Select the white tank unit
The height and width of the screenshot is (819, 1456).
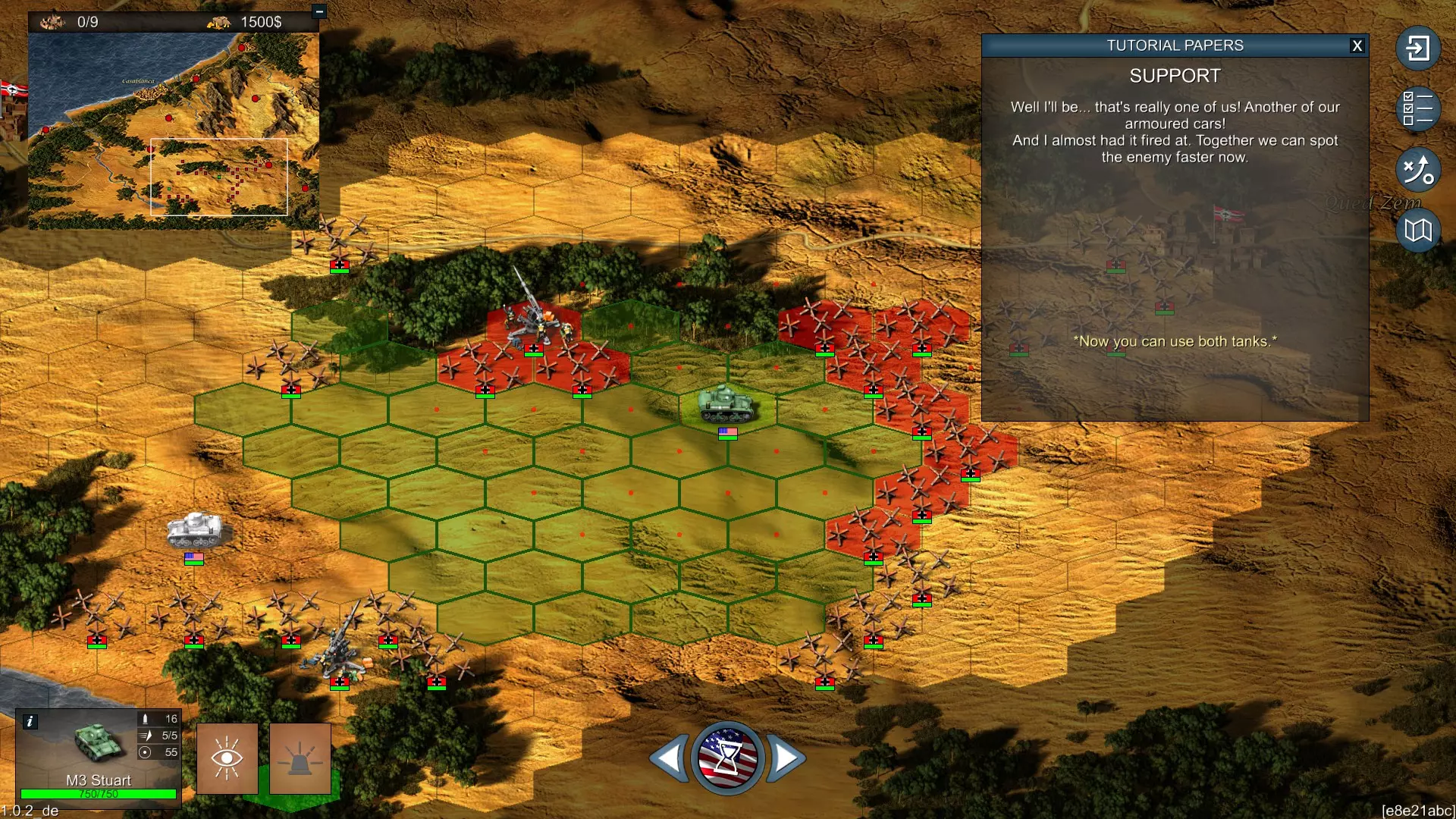195,529
